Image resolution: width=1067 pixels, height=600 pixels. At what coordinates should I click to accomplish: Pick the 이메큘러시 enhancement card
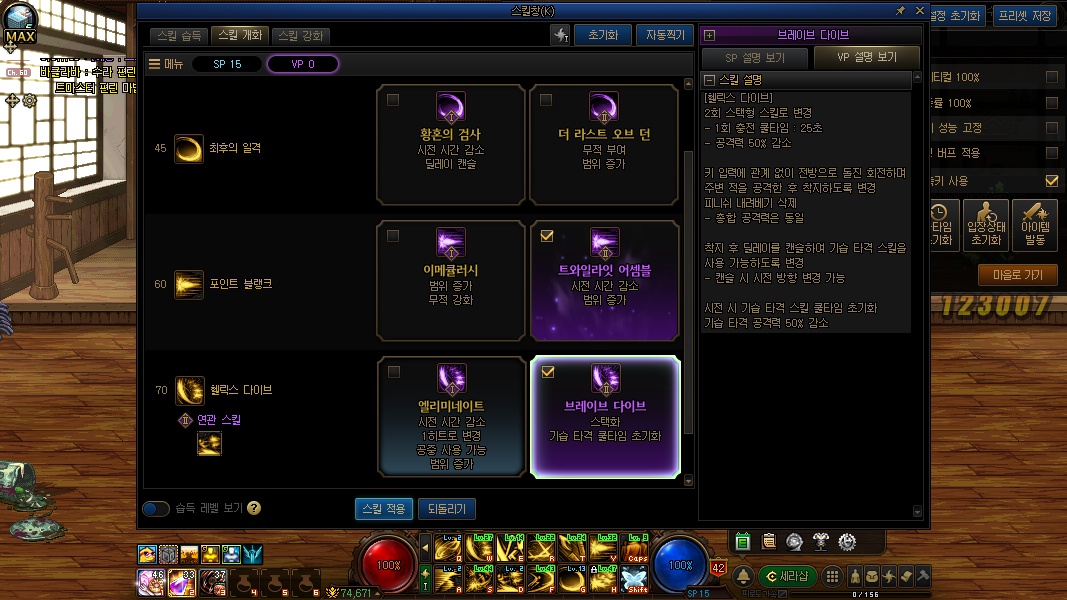coord(452,282)
